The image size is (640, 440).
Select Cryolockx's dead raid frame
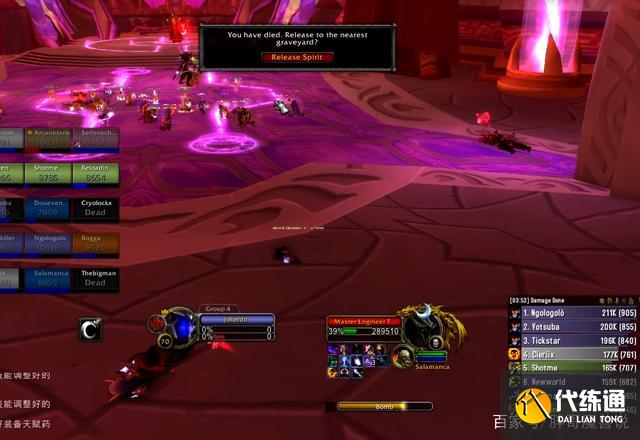[x=95, y=207]
